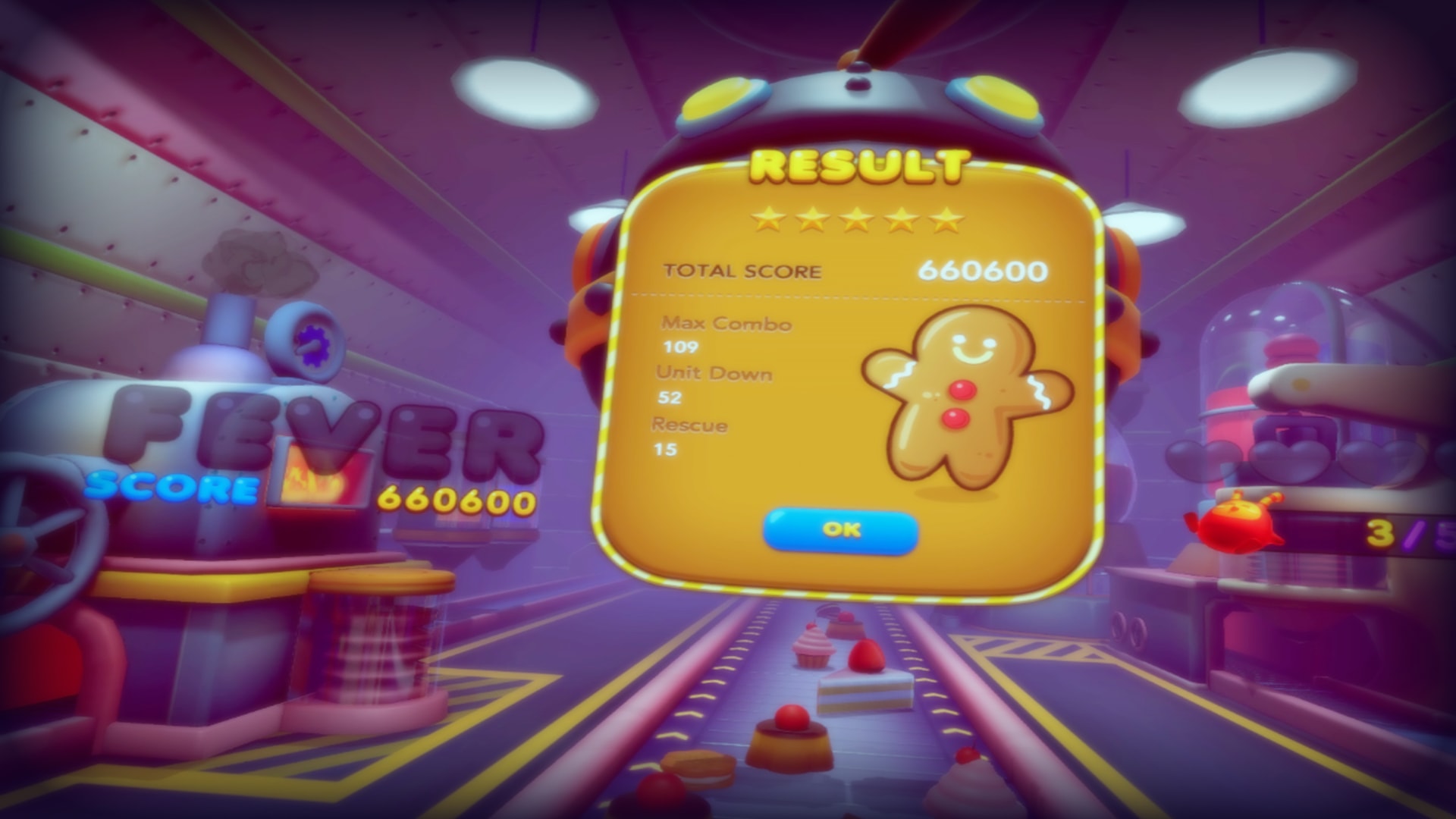
Task: Click the purple gear on the machine
Action: [x=314, y=345]
